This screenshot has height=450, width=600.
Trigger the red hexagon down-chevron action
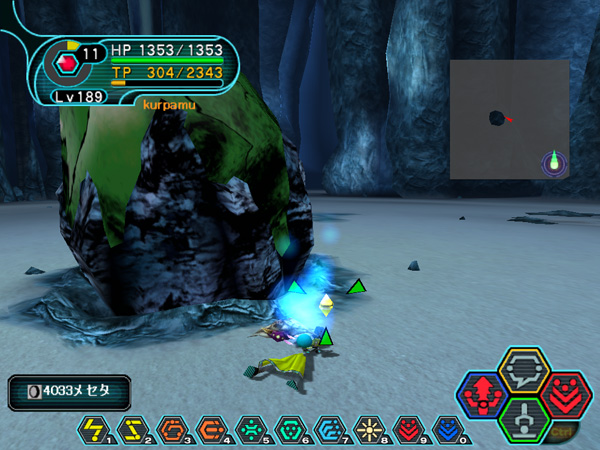coord(565,393)
